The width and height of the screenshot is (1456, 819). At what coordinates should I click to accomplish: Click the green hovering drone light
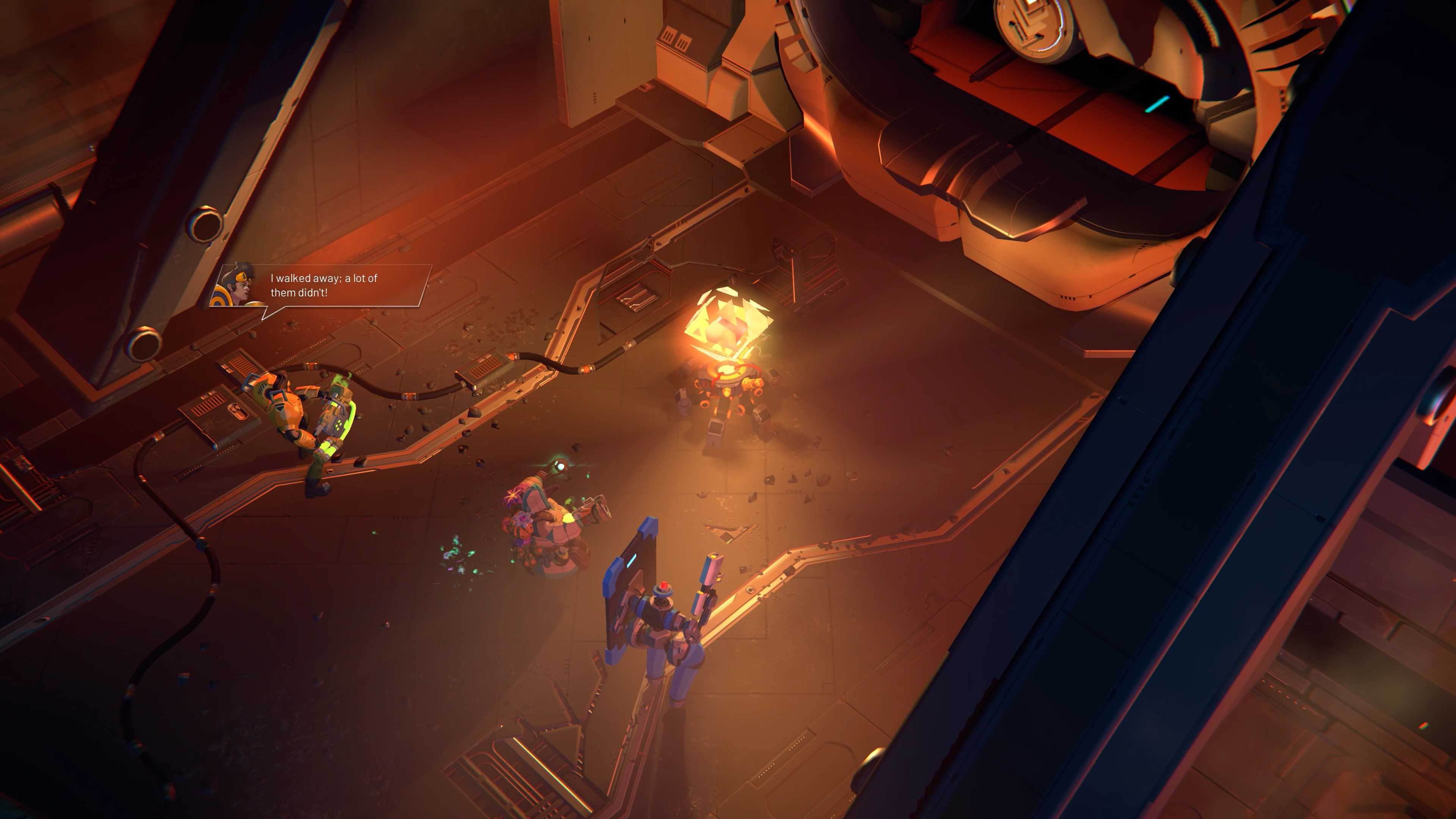pyautogui.click(x=561, y=467)
